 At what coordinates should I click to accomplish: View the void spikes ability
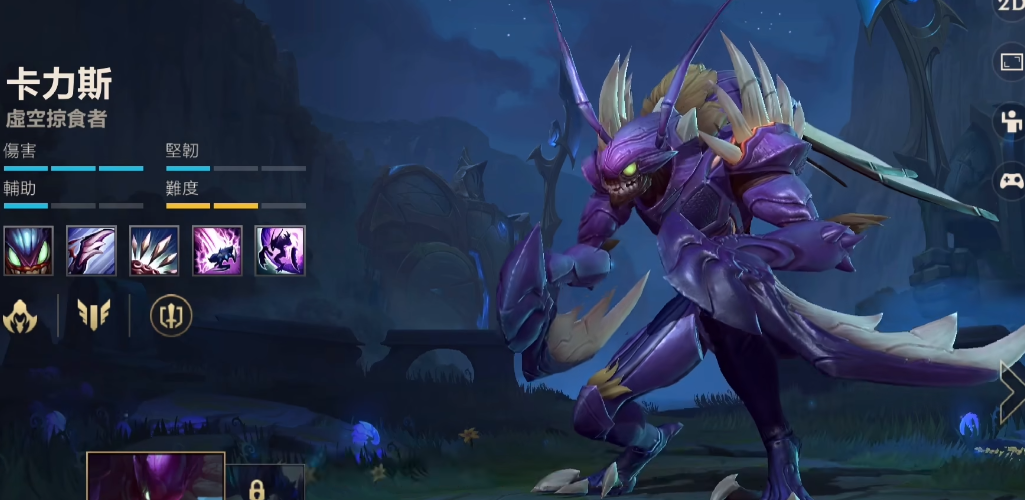coord(154,250)
